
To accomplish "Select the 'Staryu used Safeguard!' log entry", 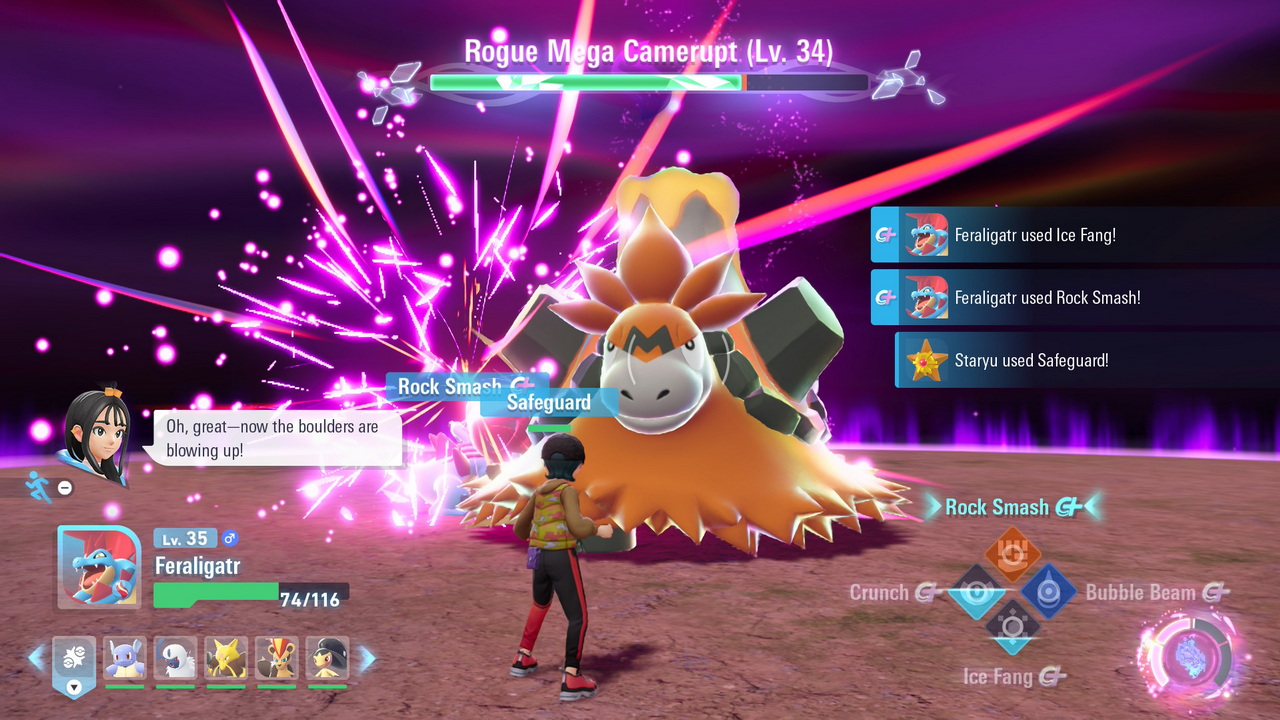I will tap(1030, 360).
